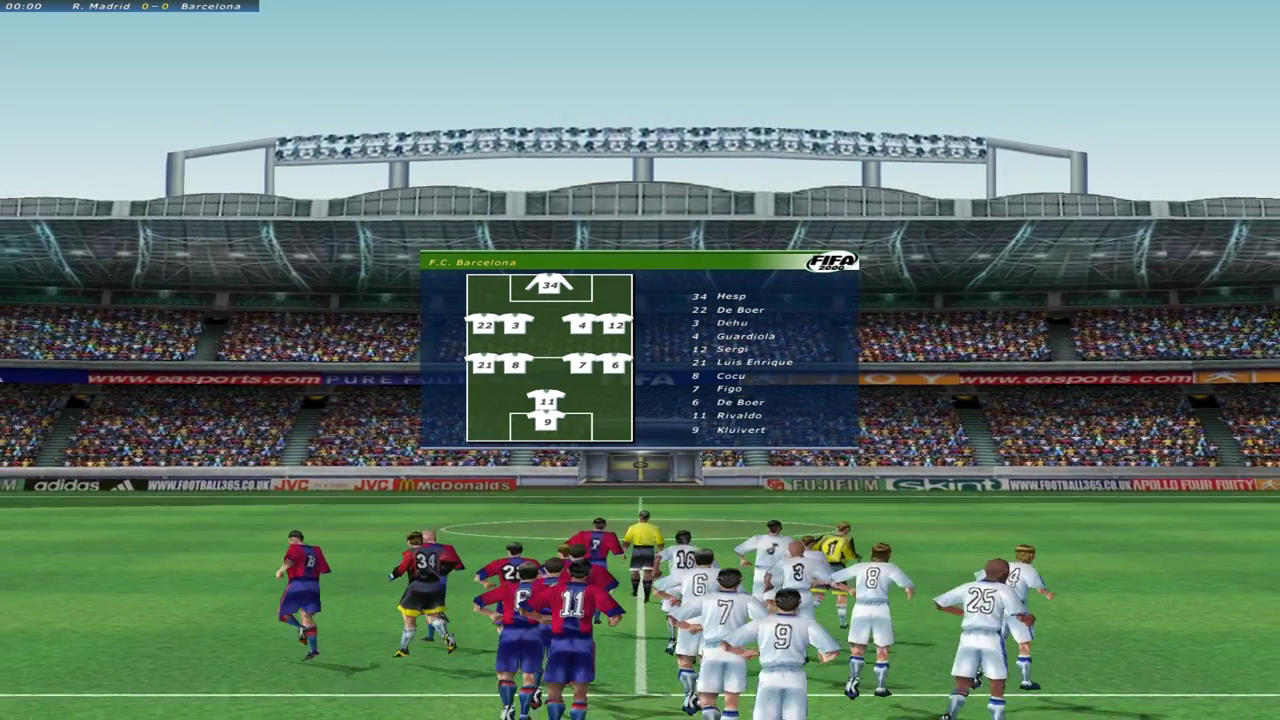Screen dimensions: 1280x720
Task: Select Hesp in the lineup list
Action: click(731, 297)
